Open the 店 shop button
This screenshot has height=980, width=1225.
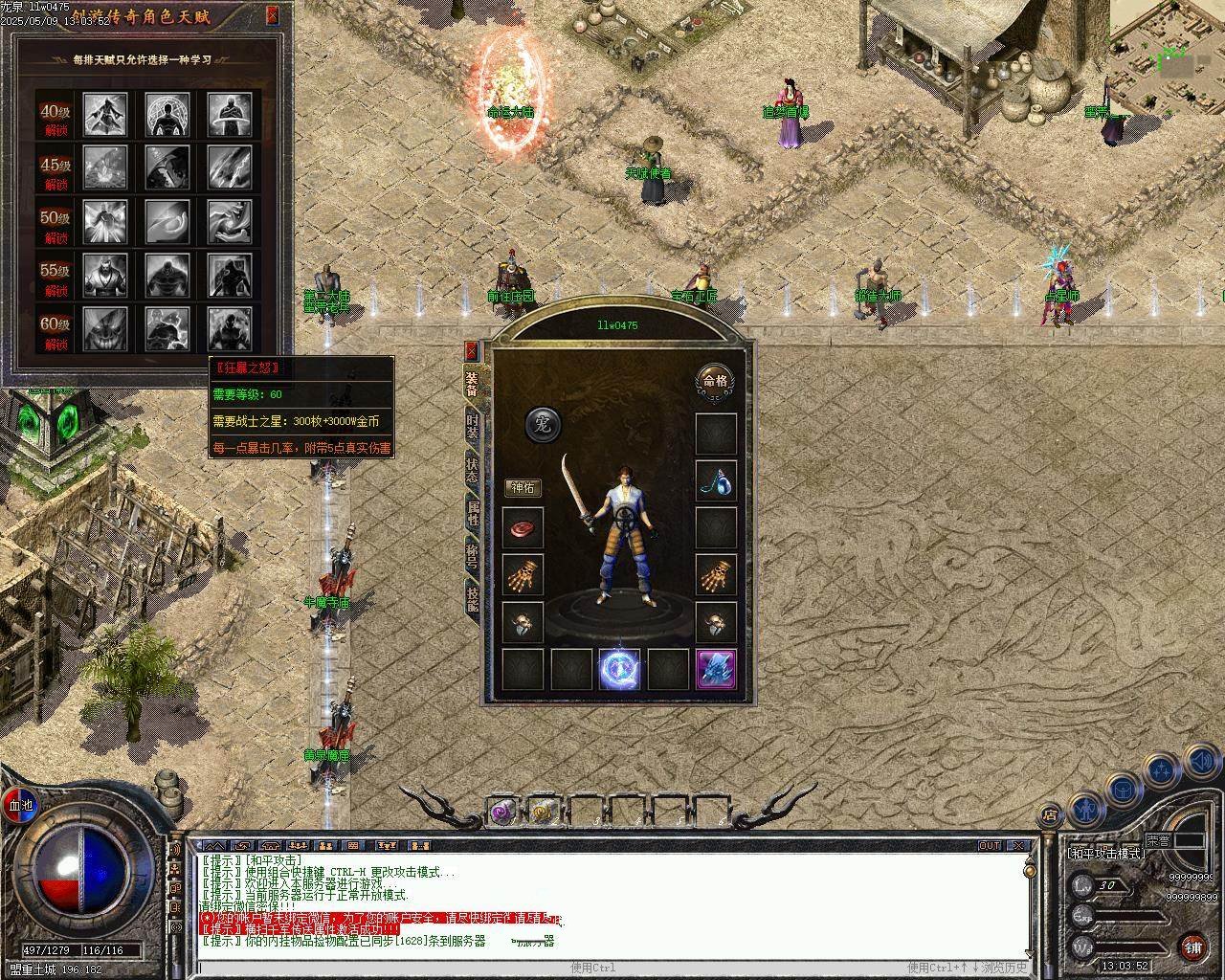pyautogui.click(x=1050, y=815)
